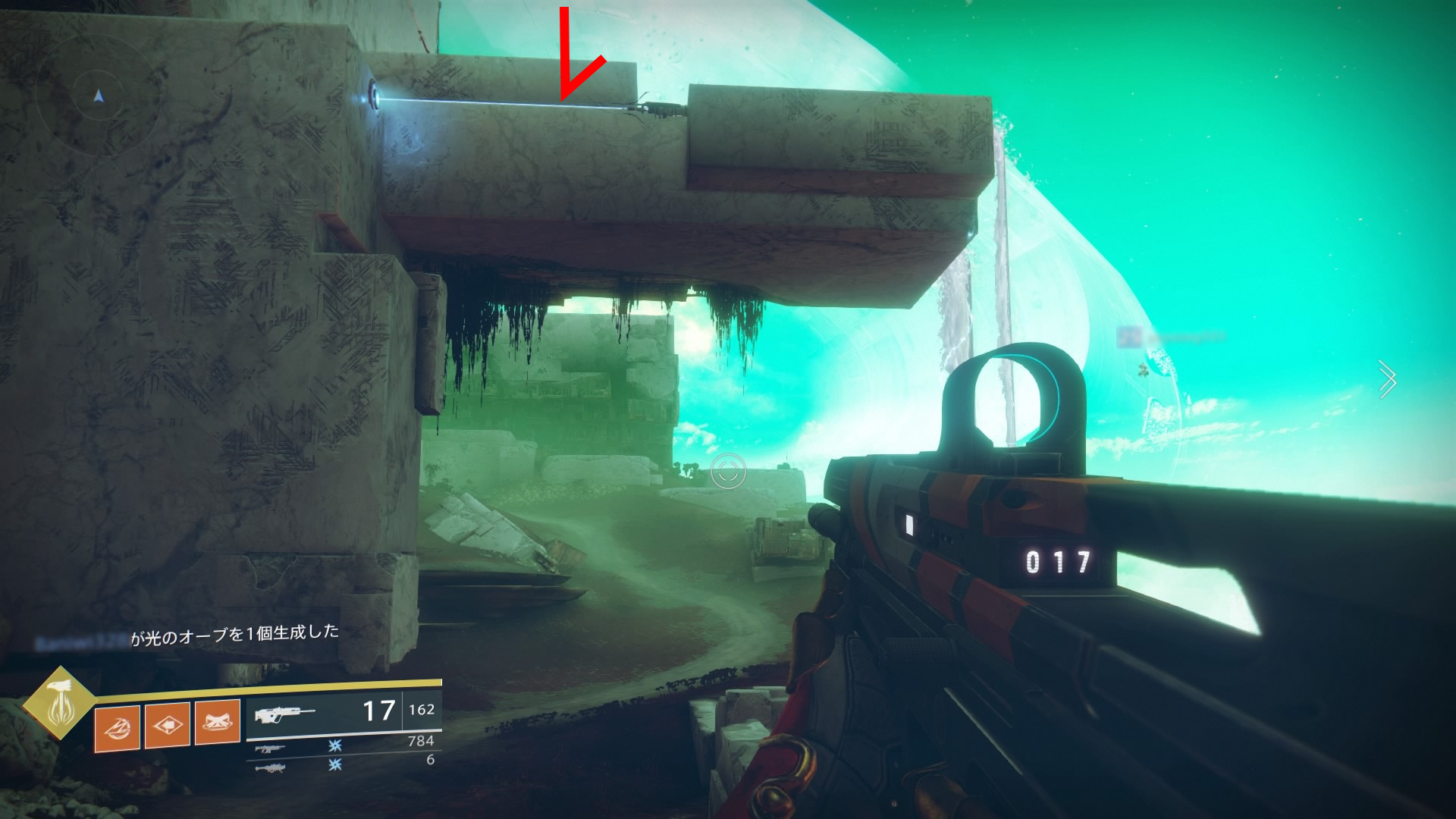Click the circular radar tracker
Viewport: 1456px width, 819px height.
click(x=98, y=96)
